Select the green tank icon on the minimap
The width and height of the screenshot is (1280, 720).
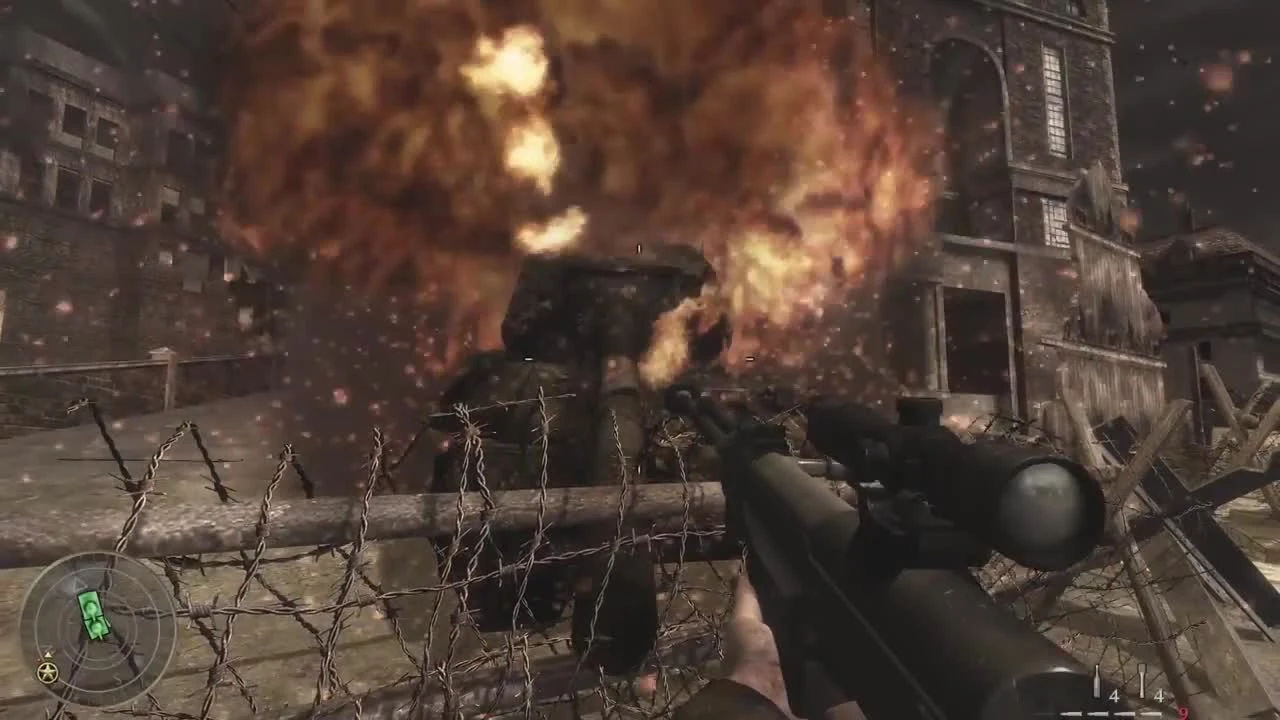93,614
